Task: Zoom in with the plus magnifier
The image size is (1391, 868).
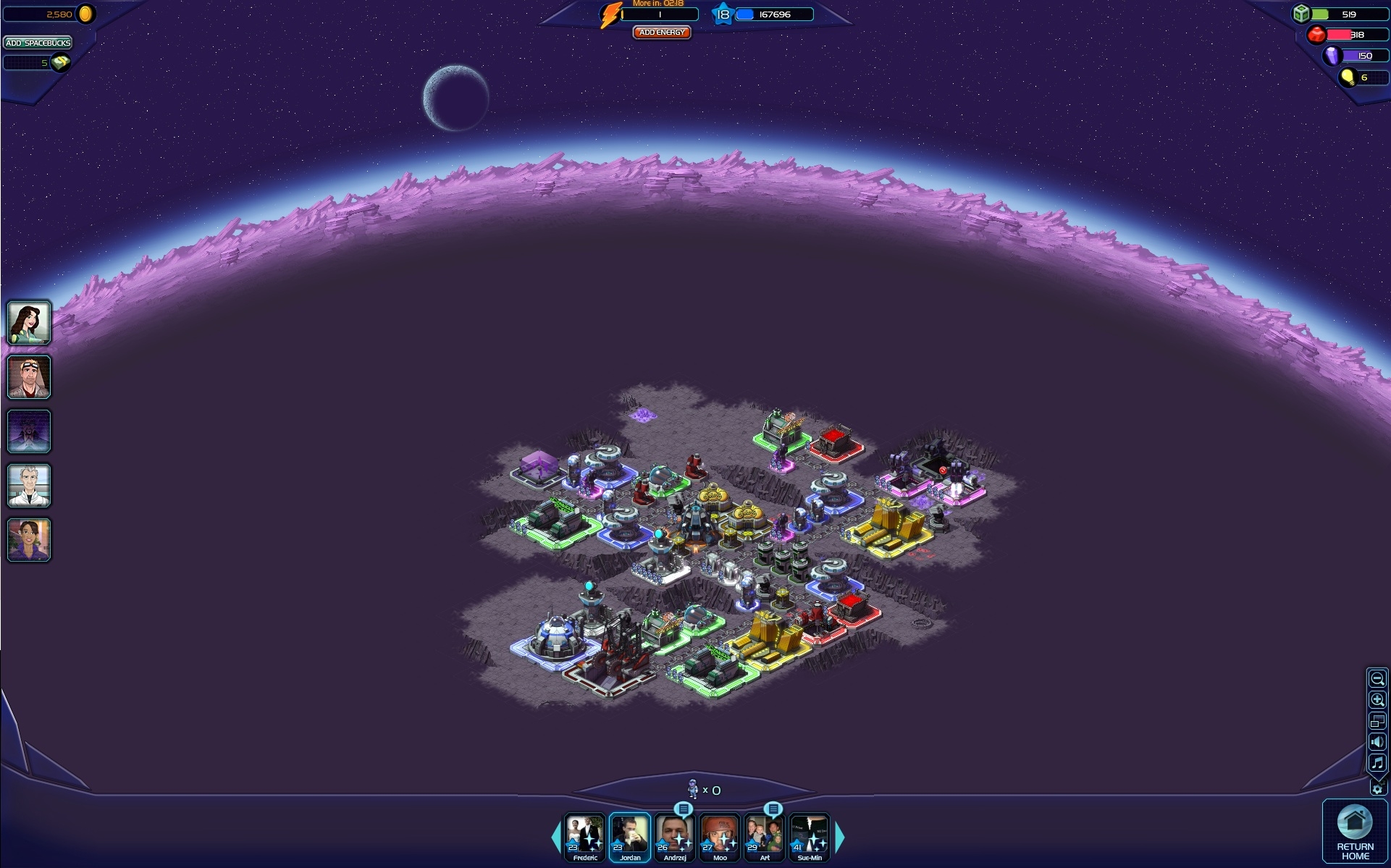Action: click(x=1377, y=700)
